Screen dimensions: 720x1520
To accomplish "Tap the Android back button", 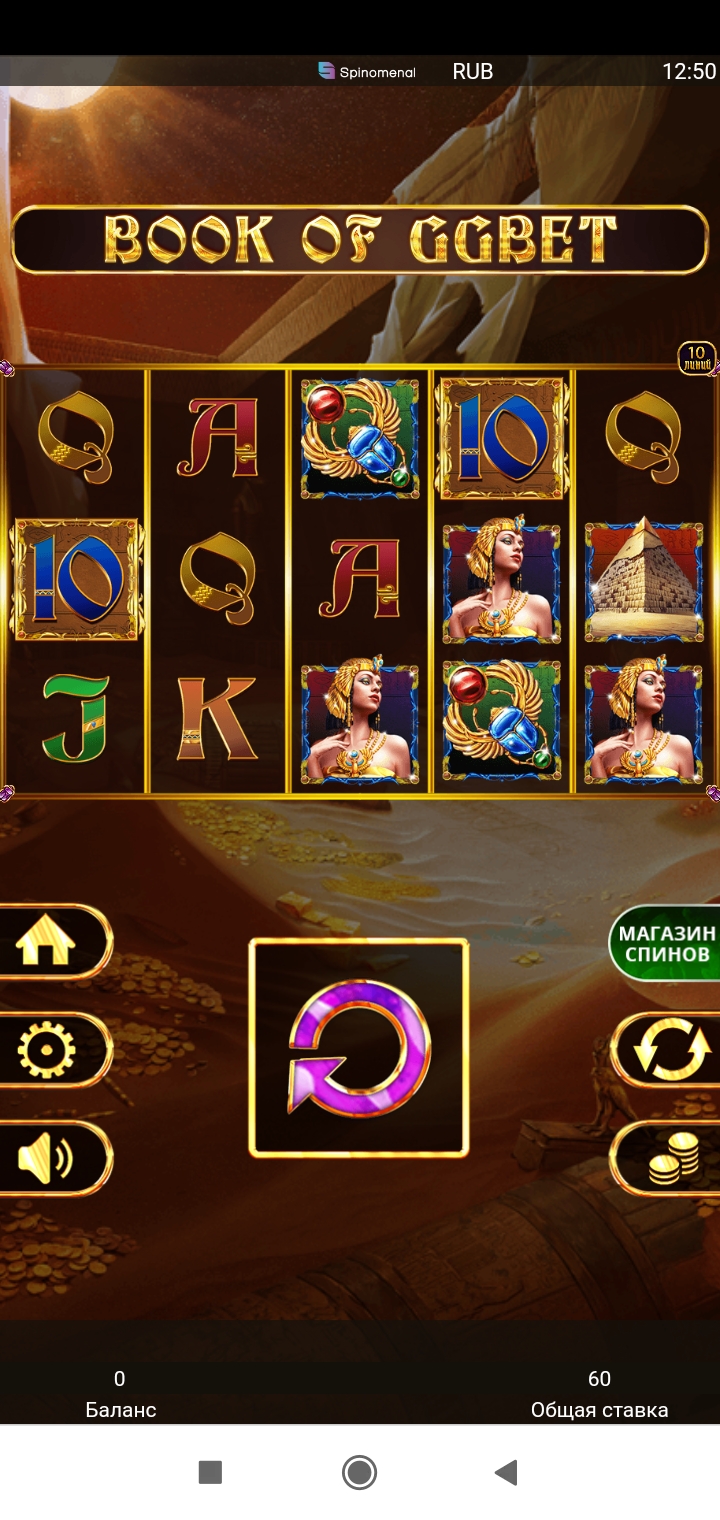I will tap(507, 1472).
